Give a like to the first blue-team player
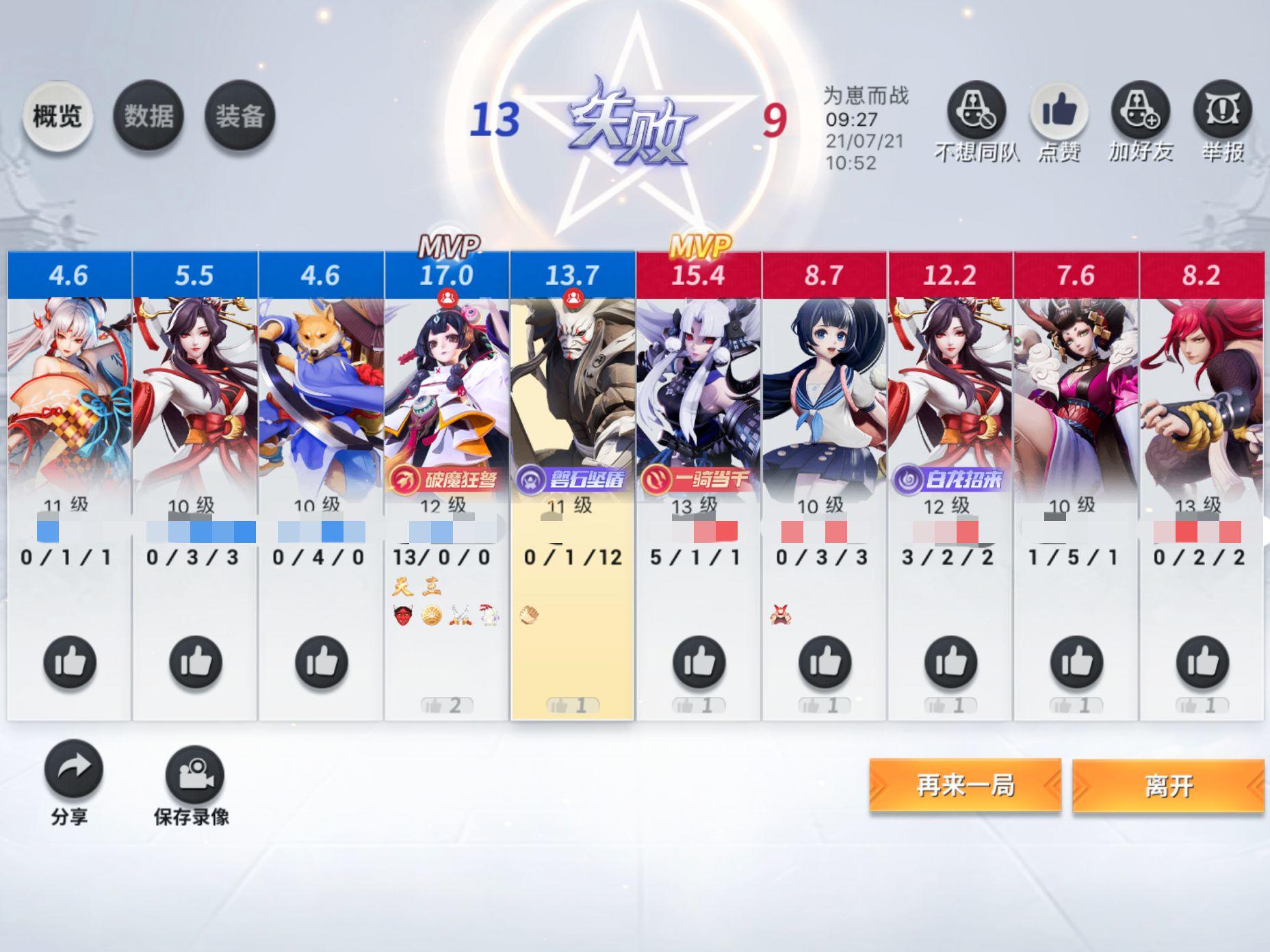1270x952 pixels. click(70, 662)
